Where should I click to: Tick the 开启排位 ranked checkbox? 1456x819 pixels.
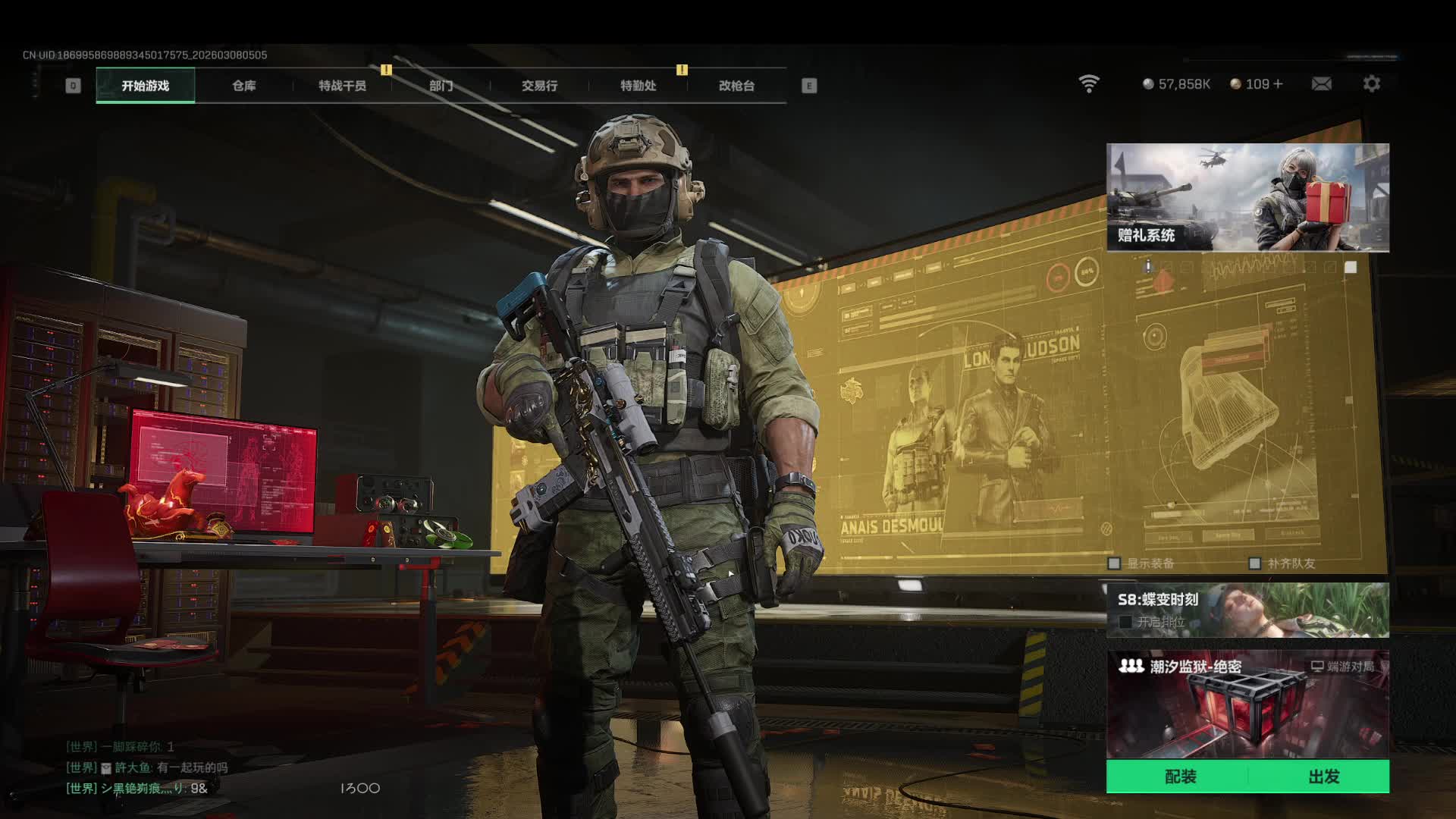click(x=1126, y=622)
